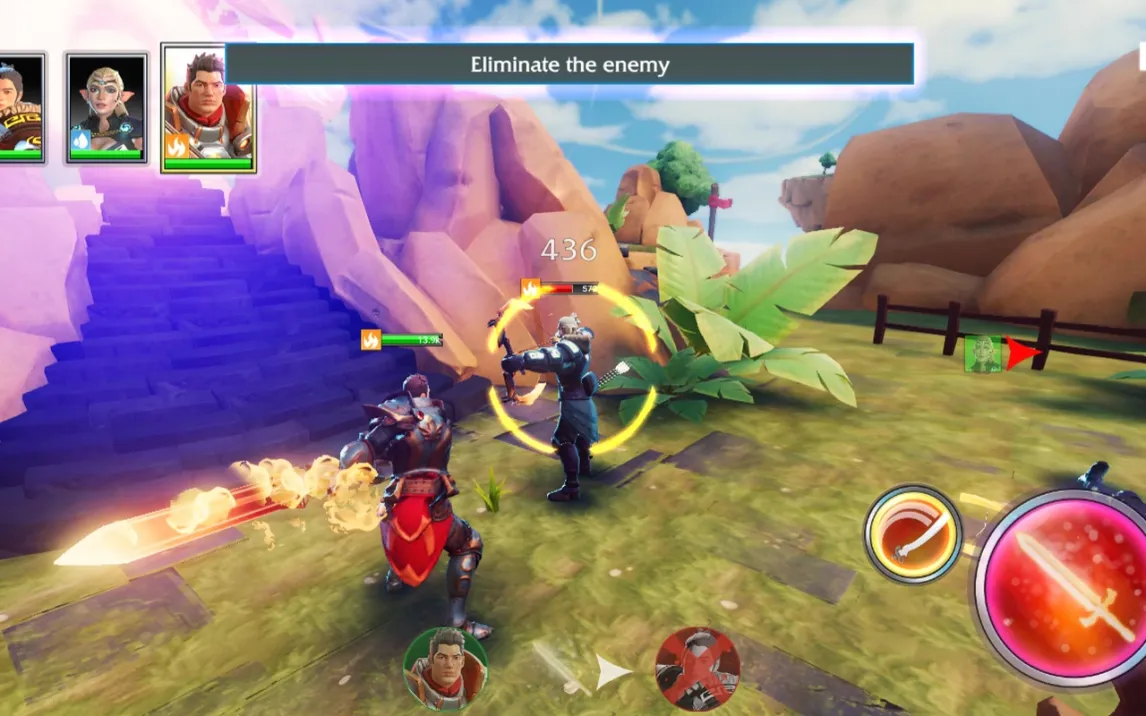Activate the orange slash skill button
The width and height of the screenshot is (1146, 716).
912,533
